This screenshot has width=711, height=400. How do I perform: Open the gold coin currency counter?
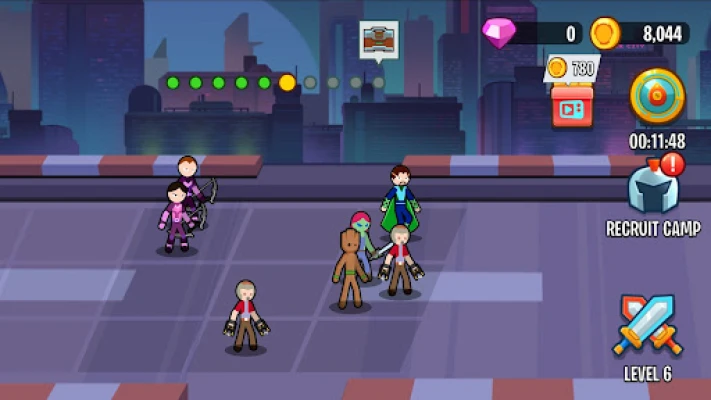point(638,33)
